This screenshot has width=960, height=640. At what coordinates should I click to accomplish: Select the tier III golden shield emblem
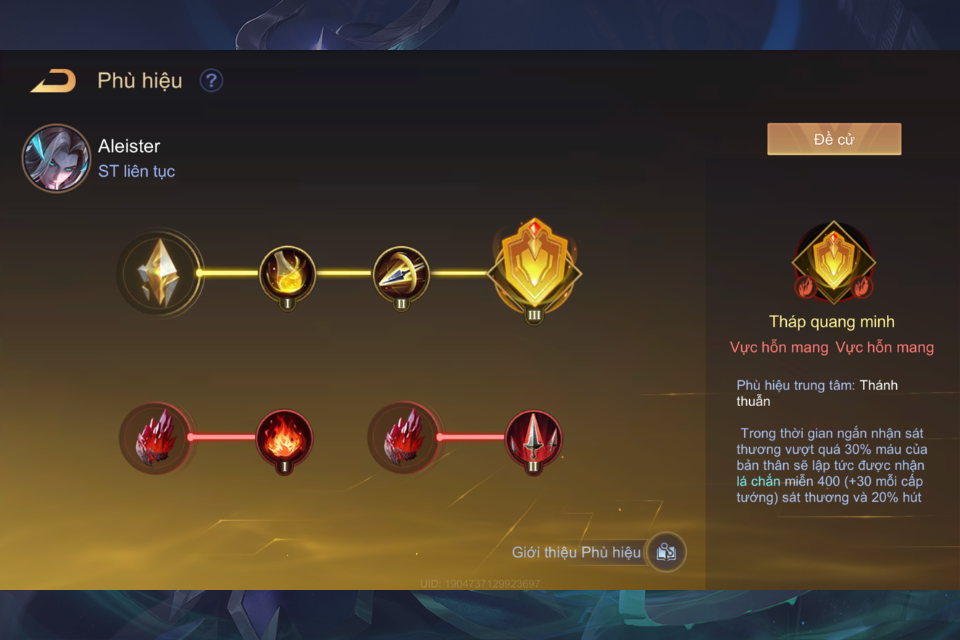click(x=533, y=268)
